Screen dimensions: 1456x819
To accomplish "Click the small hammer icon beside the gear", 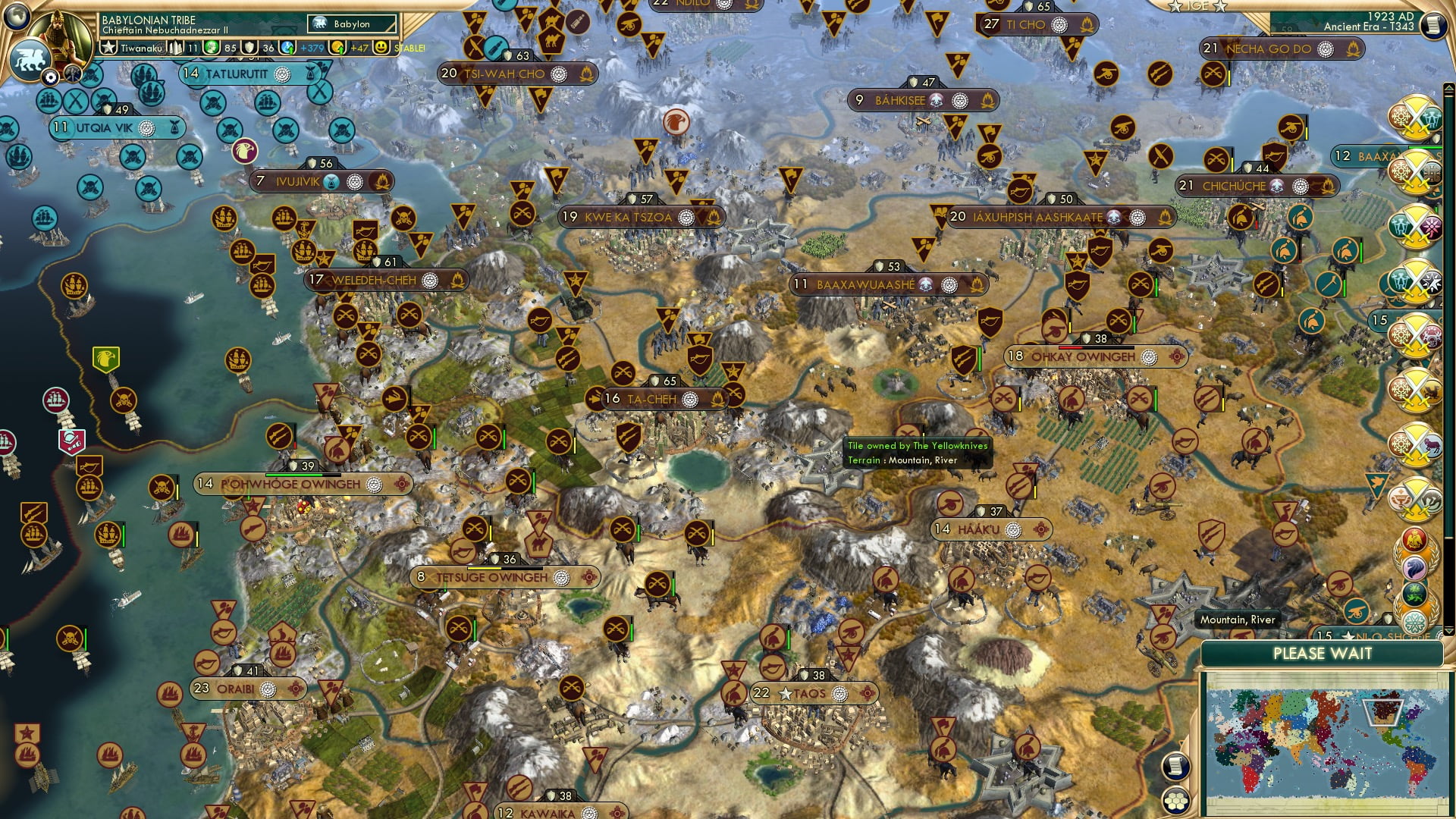I will pyautogui.click(x=73, y=74).
